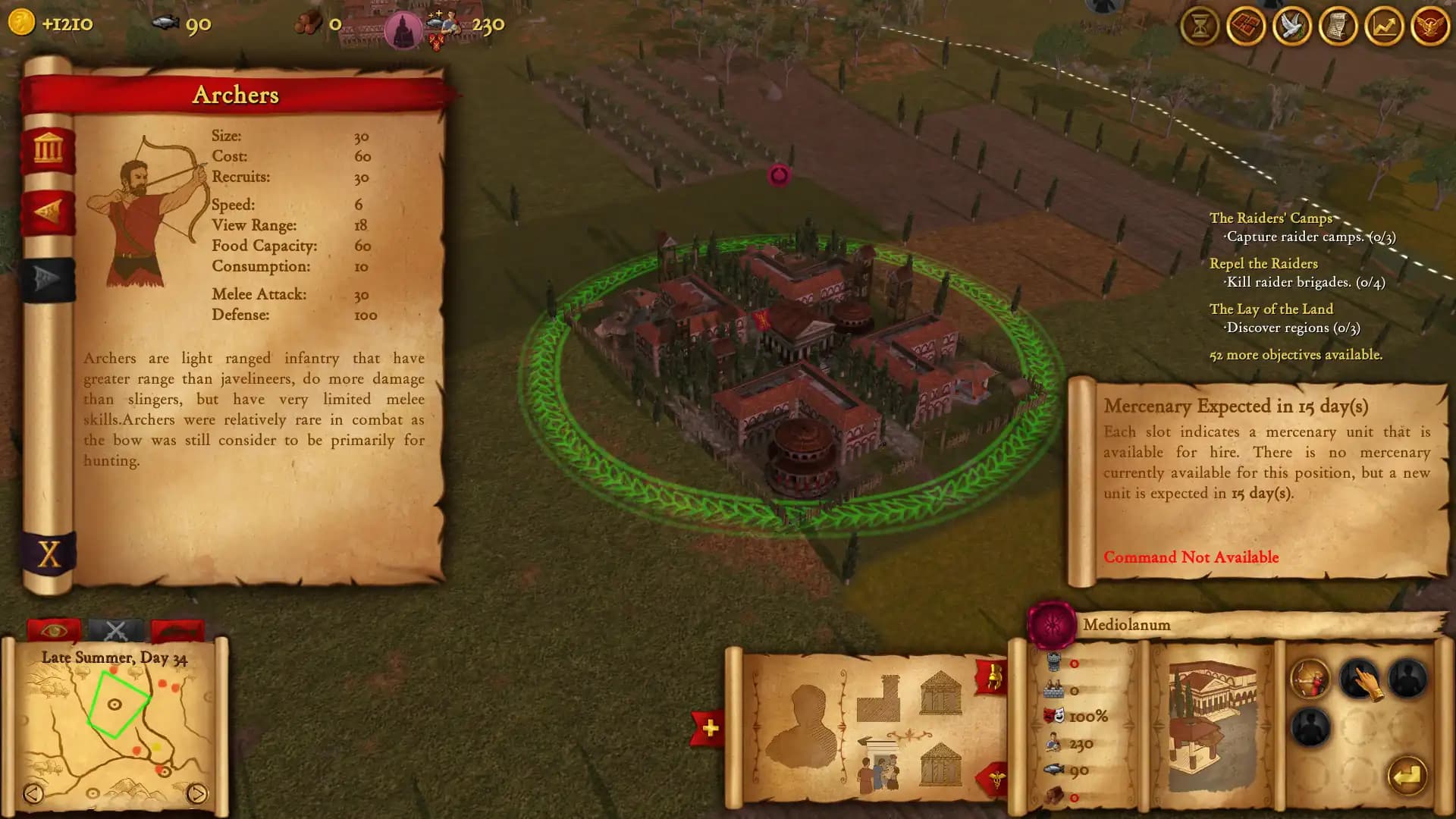Open the dove diplomacy icon
1456x819 pixels.
pyautogui.click(x=1291, y=25)
